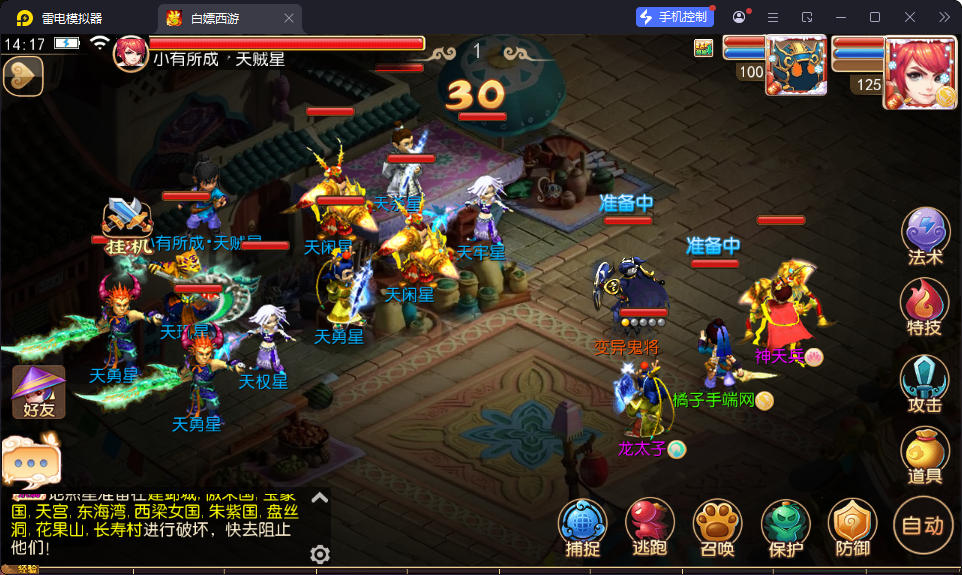Viewport: 962px width, 575px height.
Task: Select the red-haired player portrait
Action: 917,68
